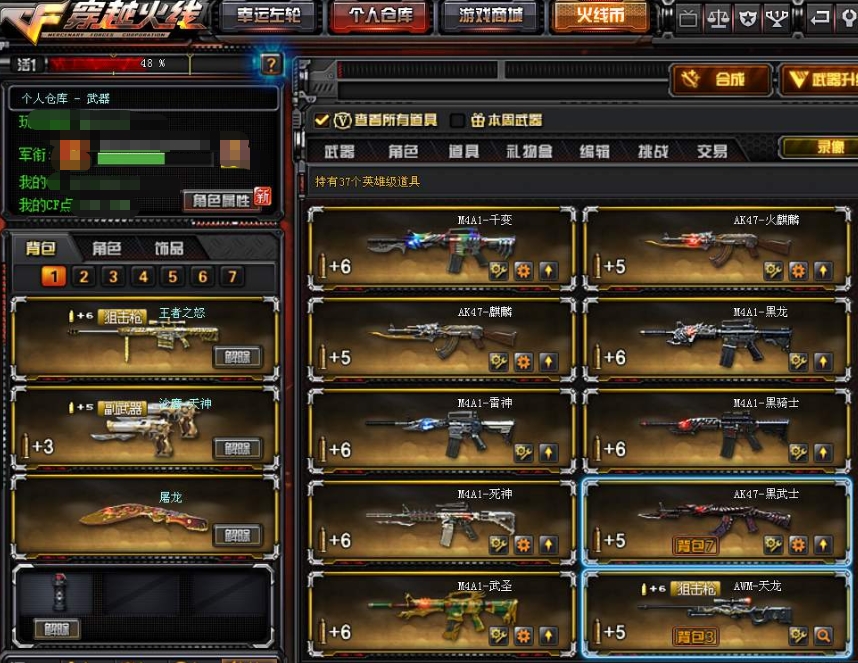Select backpack page number 4

coord(143,277)
